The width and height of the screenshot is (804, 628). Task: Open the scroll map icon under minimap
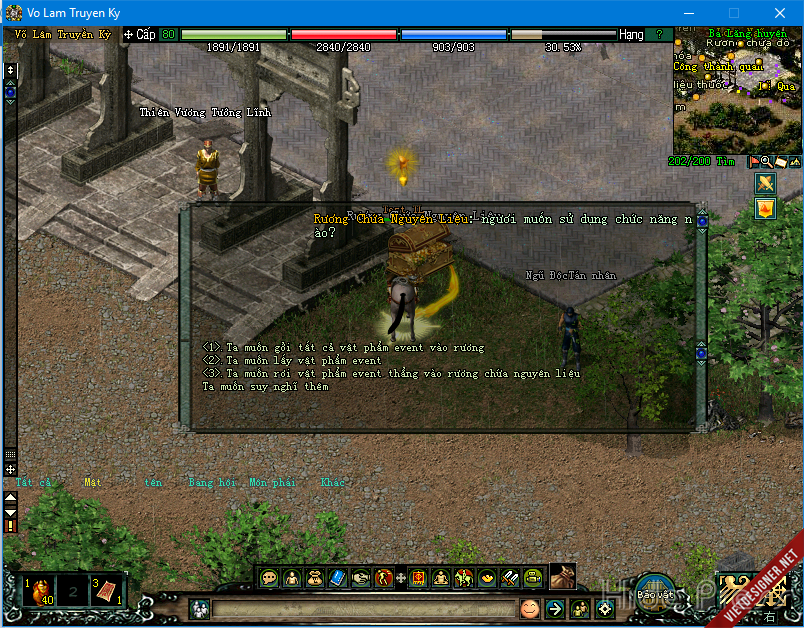click(x=781, y=161)
